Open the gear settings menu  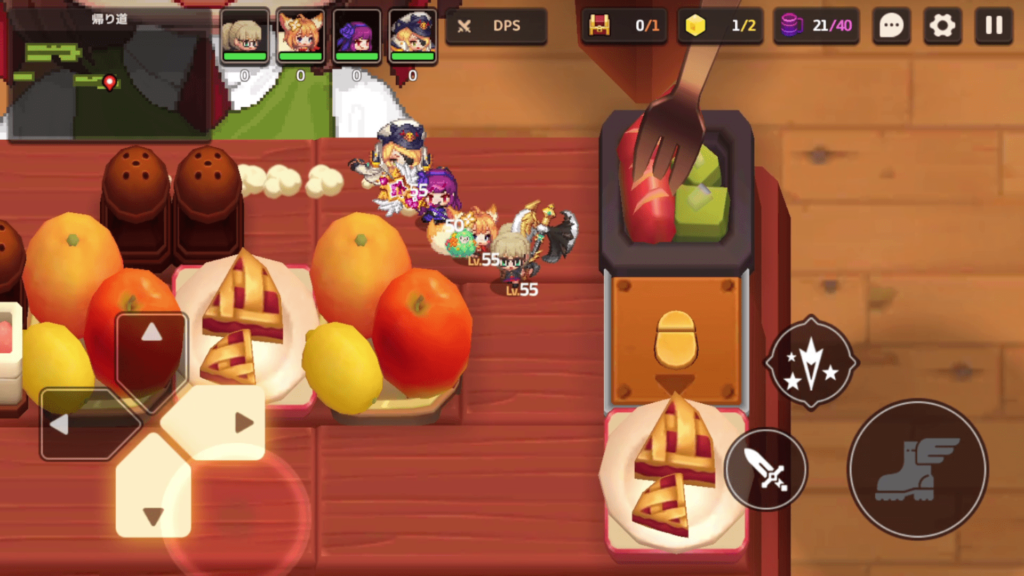[x=942, y=26]
